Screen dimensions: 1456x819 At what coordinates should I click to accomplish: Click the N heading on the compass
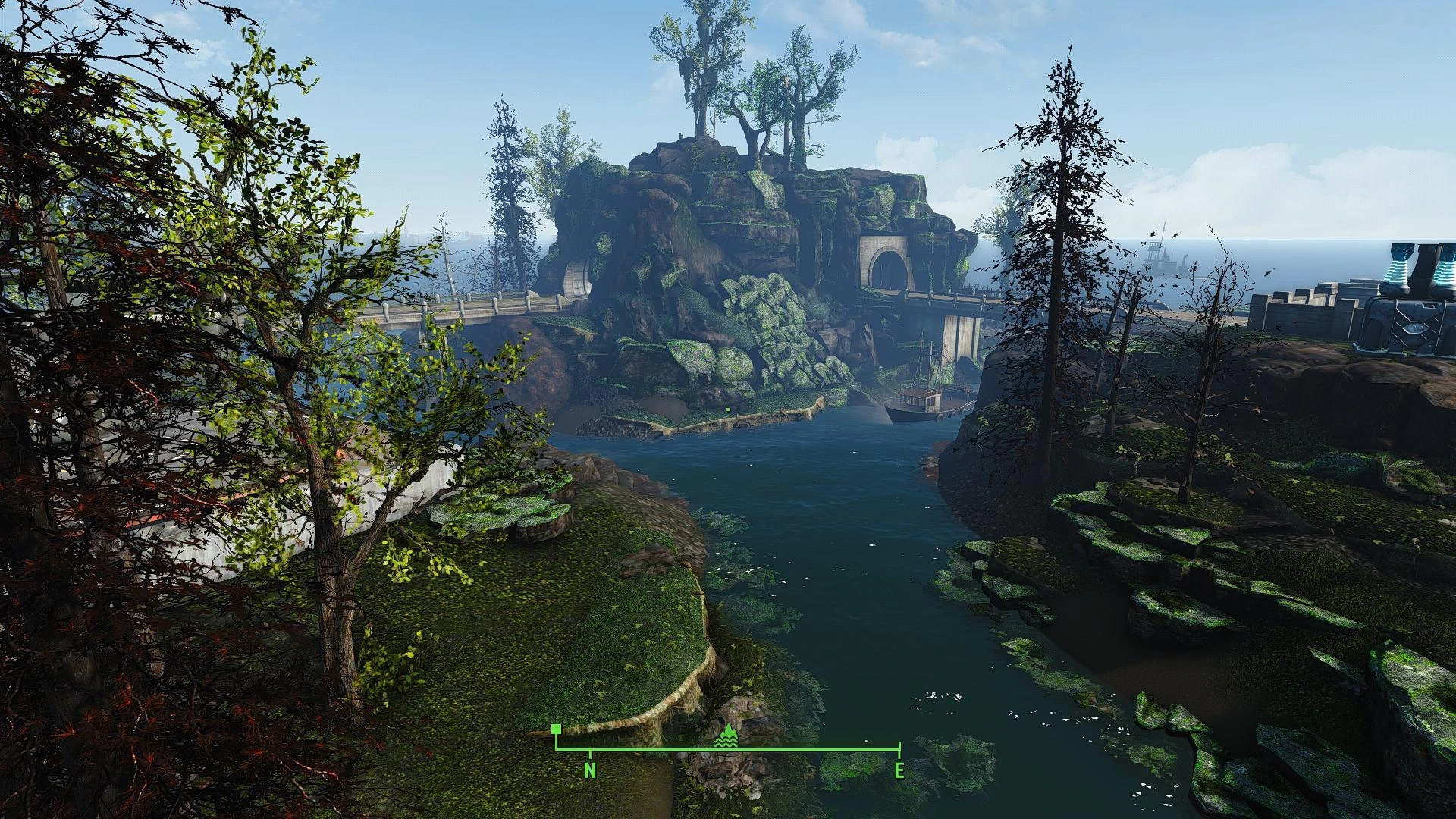click(590, 771)
